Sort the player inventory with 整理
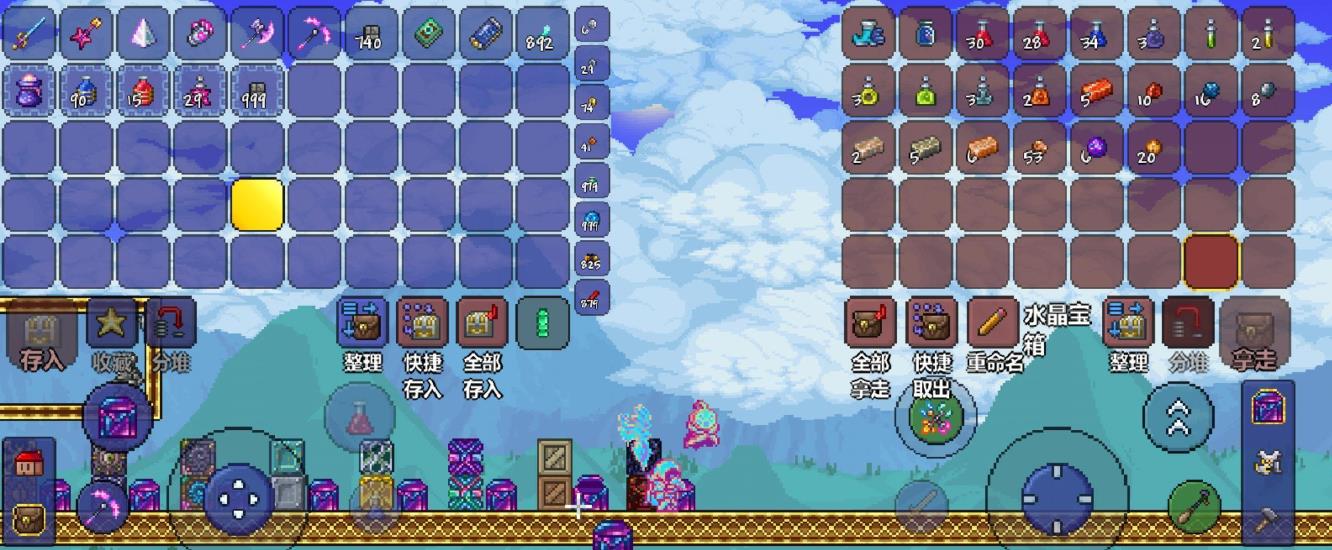This screenshot has width=1332, height=550. tap(362, 323)
